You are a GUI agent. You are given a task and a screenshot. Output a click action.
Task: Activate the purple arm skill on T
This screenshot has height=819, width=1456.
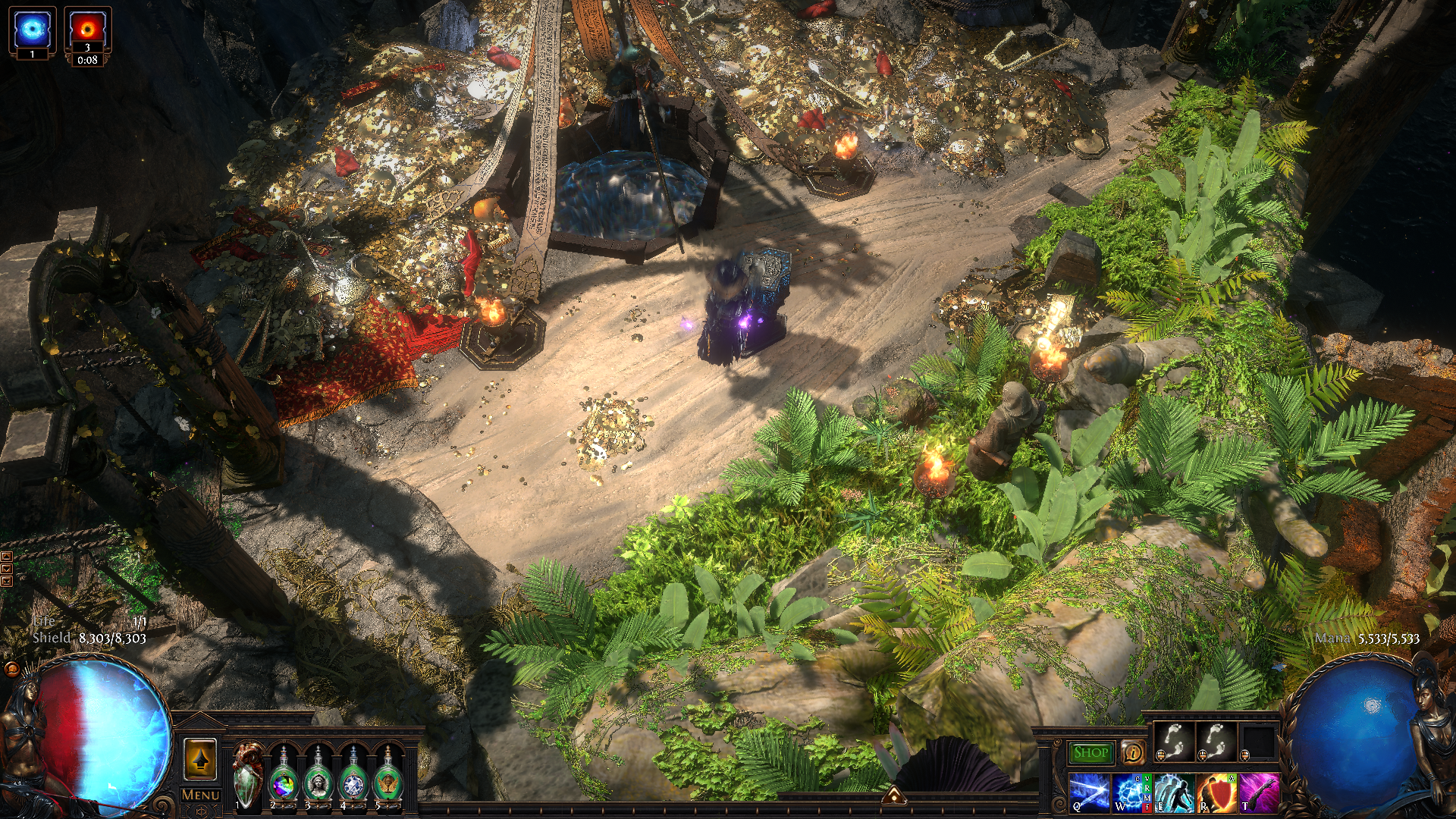click(x=1259, y=793)
